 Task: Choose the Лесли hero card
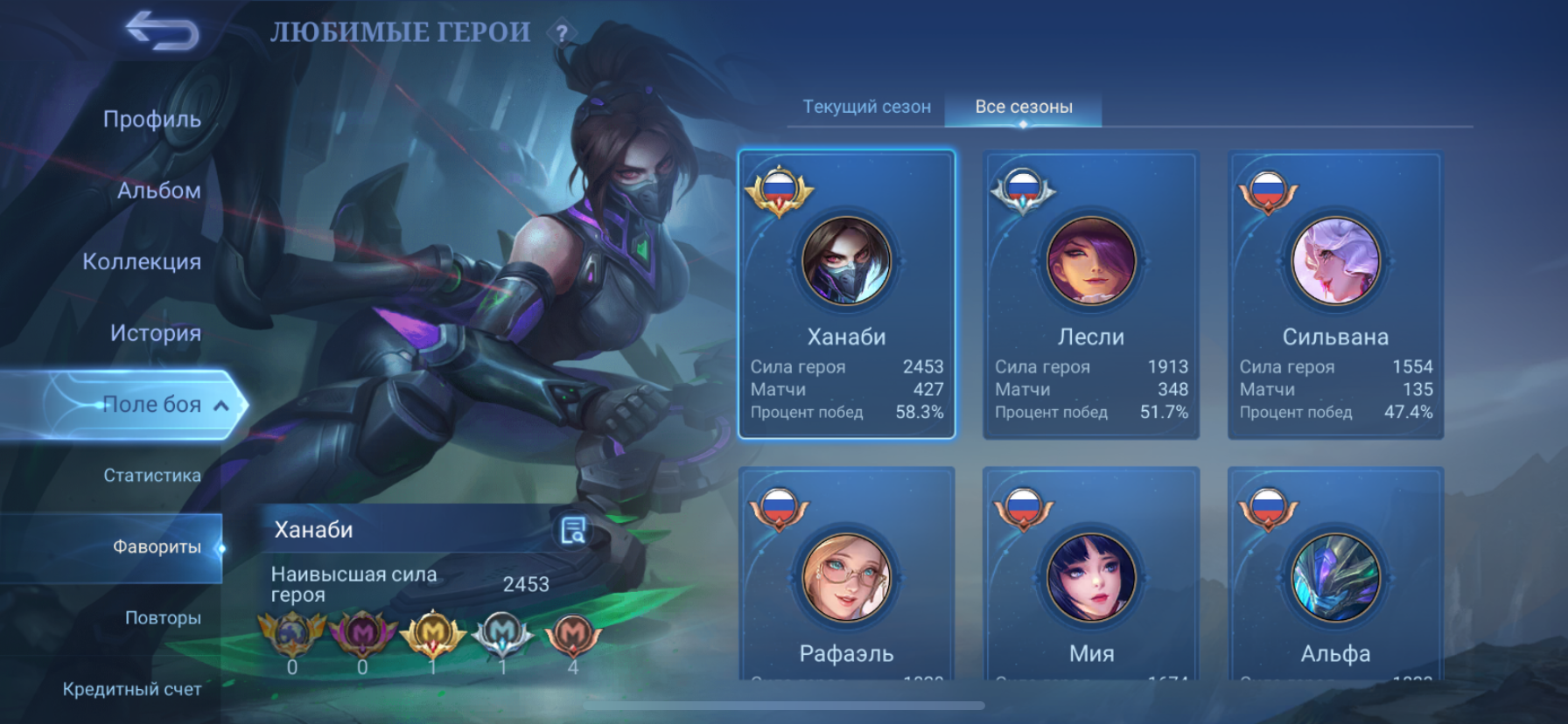point(1091,295)
